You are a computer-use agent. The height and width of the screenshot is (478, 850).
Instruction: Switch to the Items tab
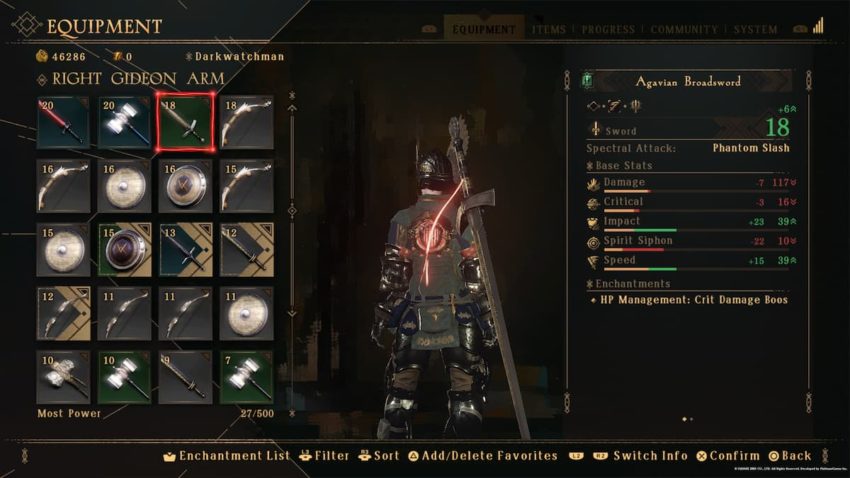(x=549, y=30)
